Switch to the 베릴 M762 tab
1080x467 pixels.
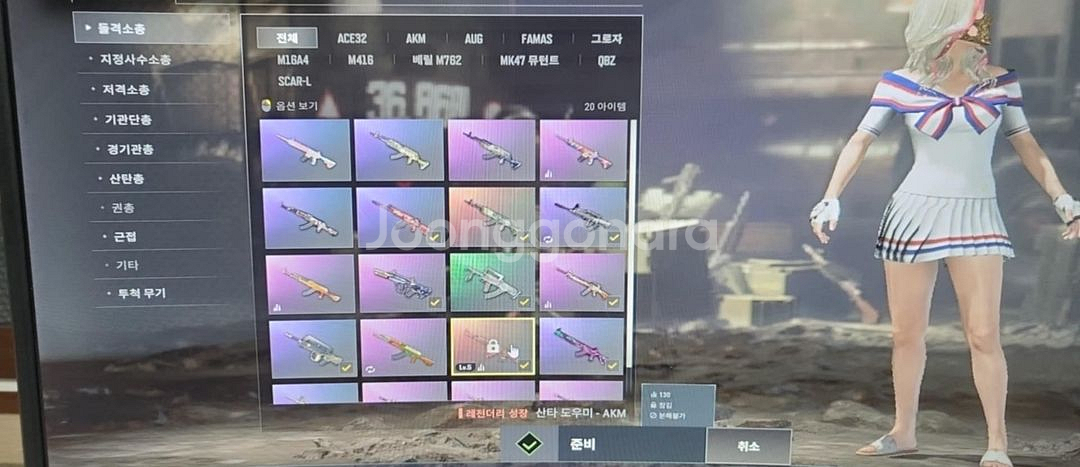(x=436, y=60)
